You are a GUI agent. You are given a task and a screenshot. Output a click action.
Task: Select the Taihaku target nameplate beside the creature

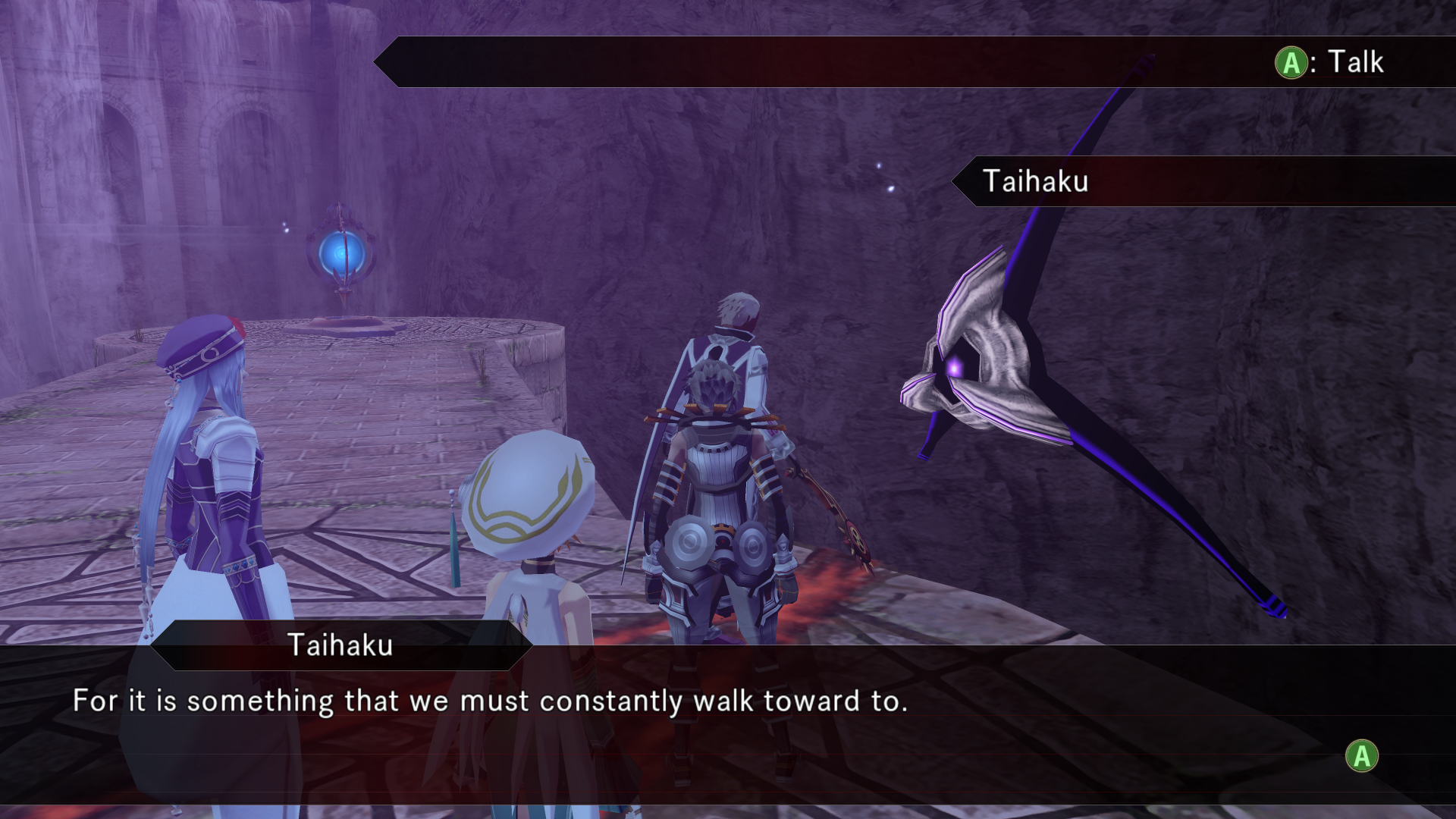(1036, 181)
